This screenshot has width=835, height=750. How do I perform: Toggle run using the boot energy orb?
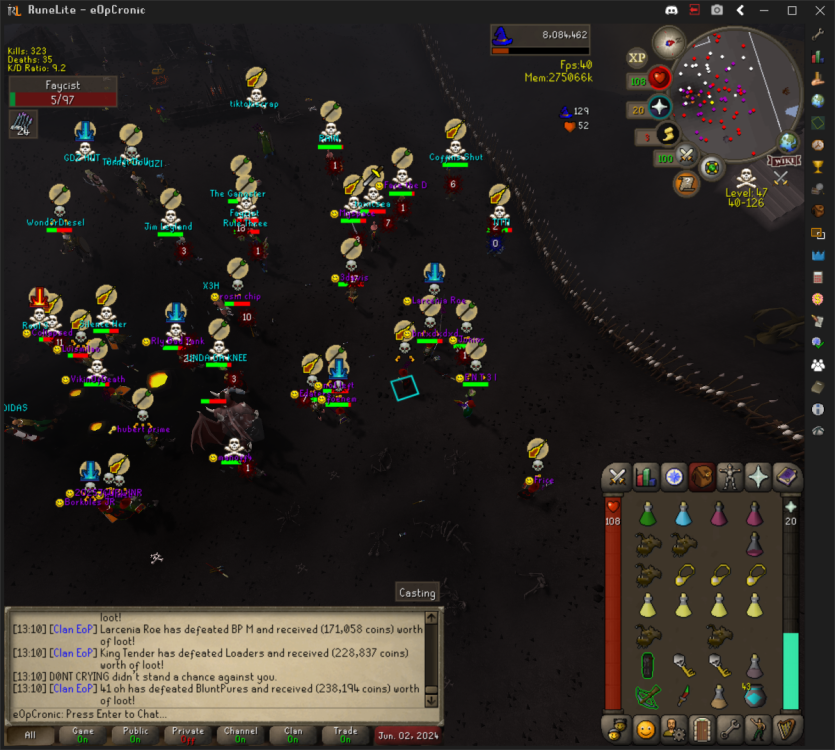point(668,134)
